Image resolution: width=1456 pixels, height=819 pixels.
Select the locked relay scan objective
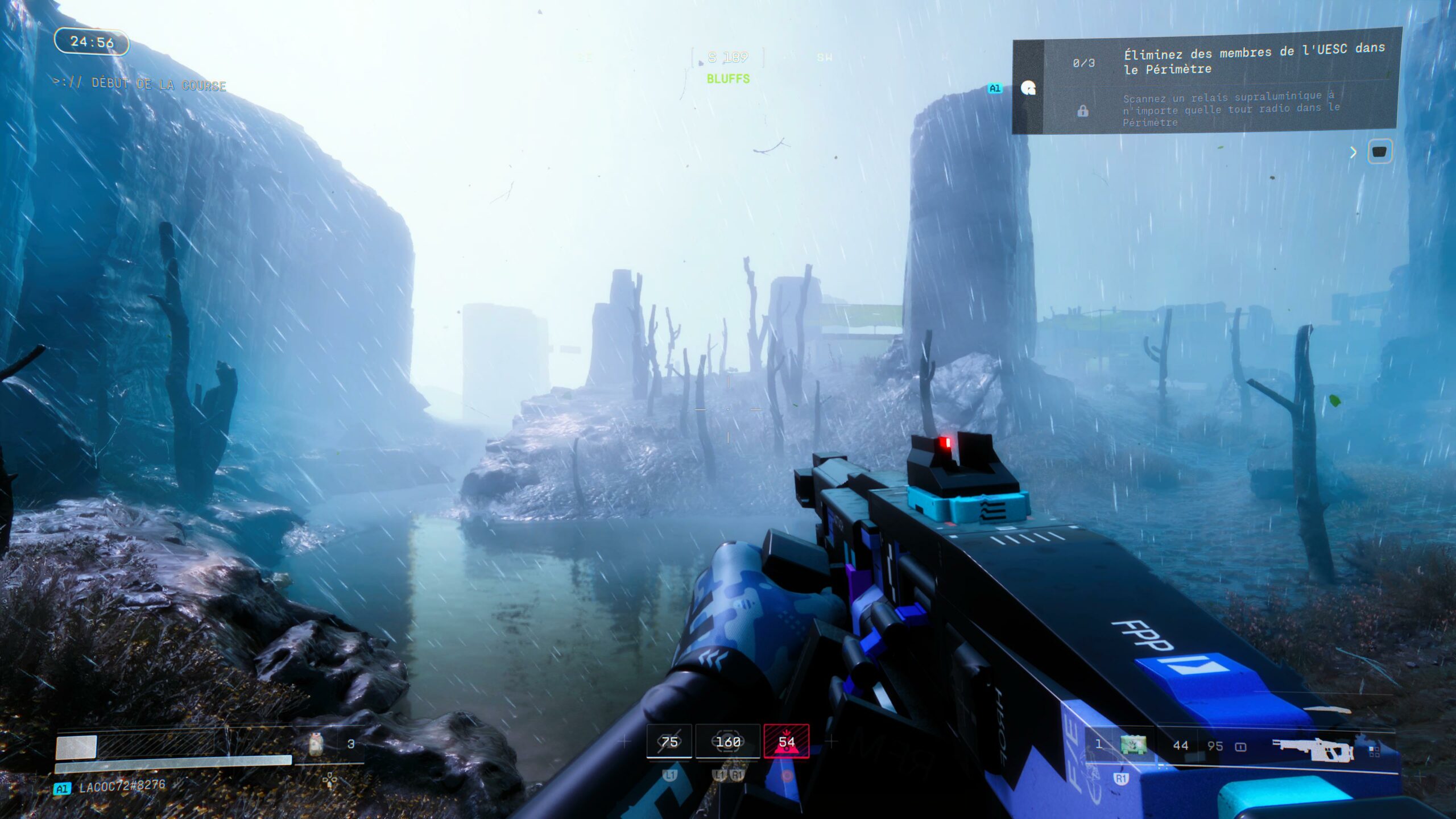(1228, 109)
